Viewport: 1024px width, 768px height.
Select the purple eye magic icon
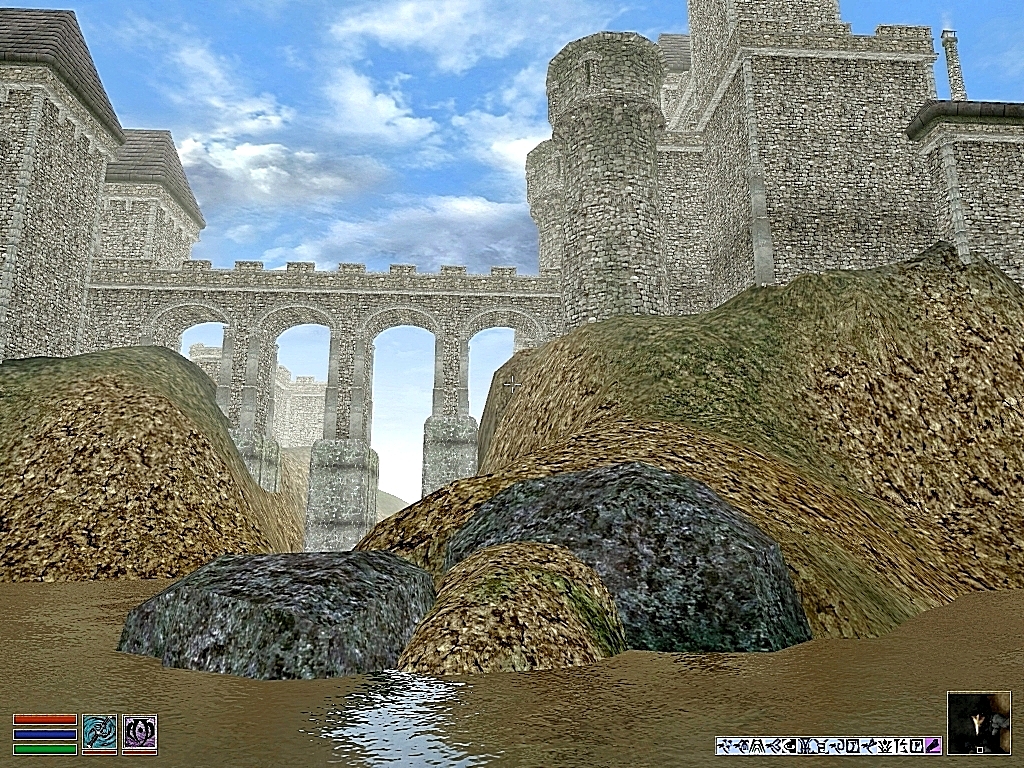pos(140,733)
